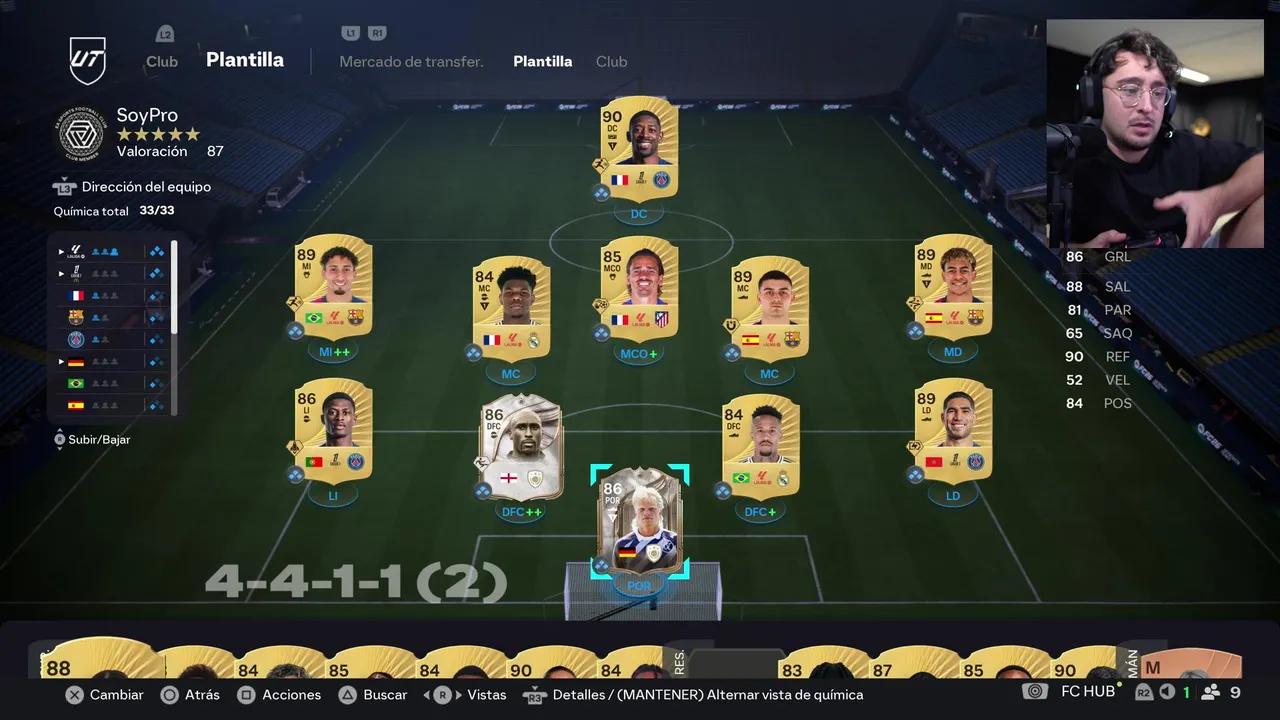Click the PSG club badge in chemistry list

76,339
